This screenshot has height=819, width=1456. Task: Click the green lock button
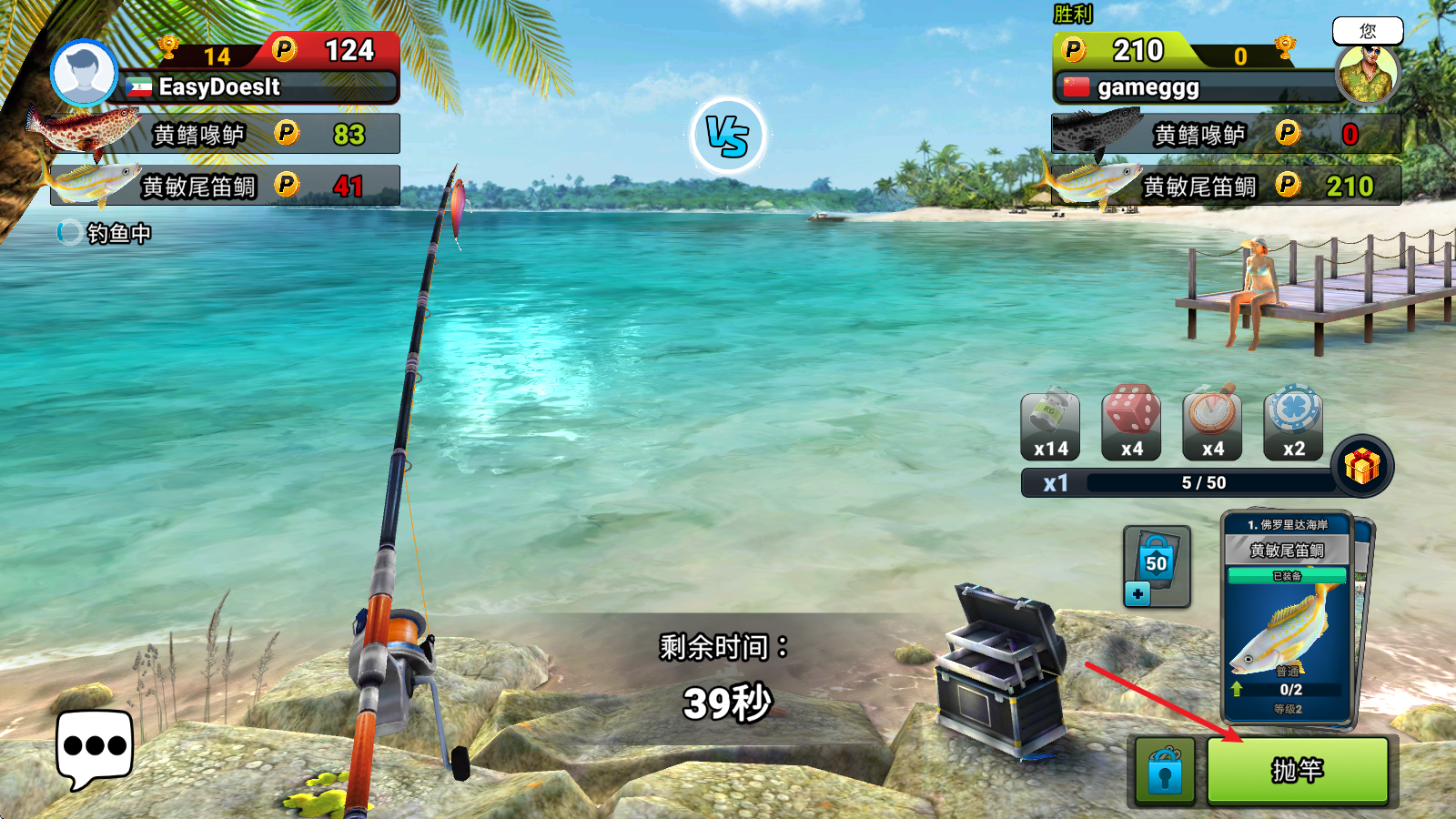tap(1165, 771)
